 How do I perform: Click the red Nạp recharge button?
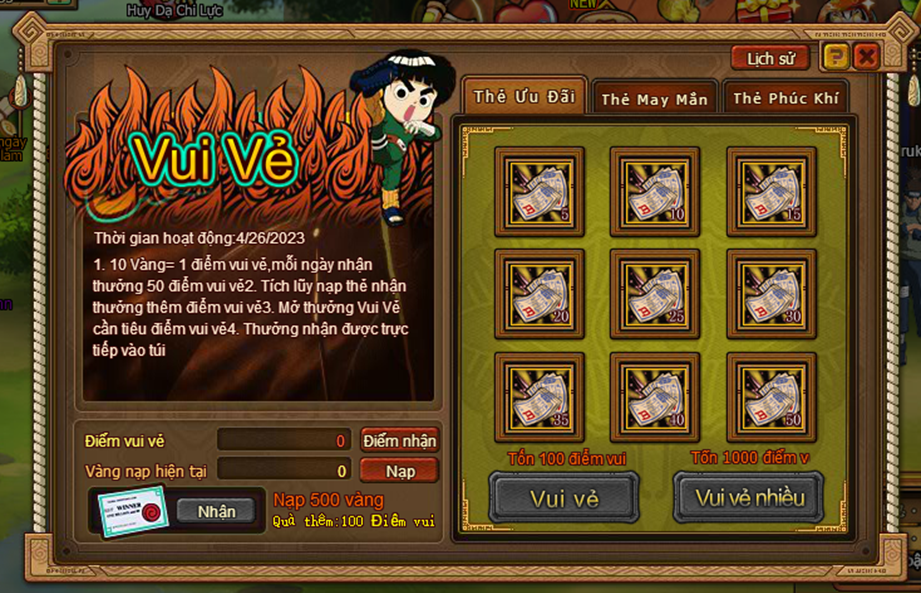tap(399, 470)
